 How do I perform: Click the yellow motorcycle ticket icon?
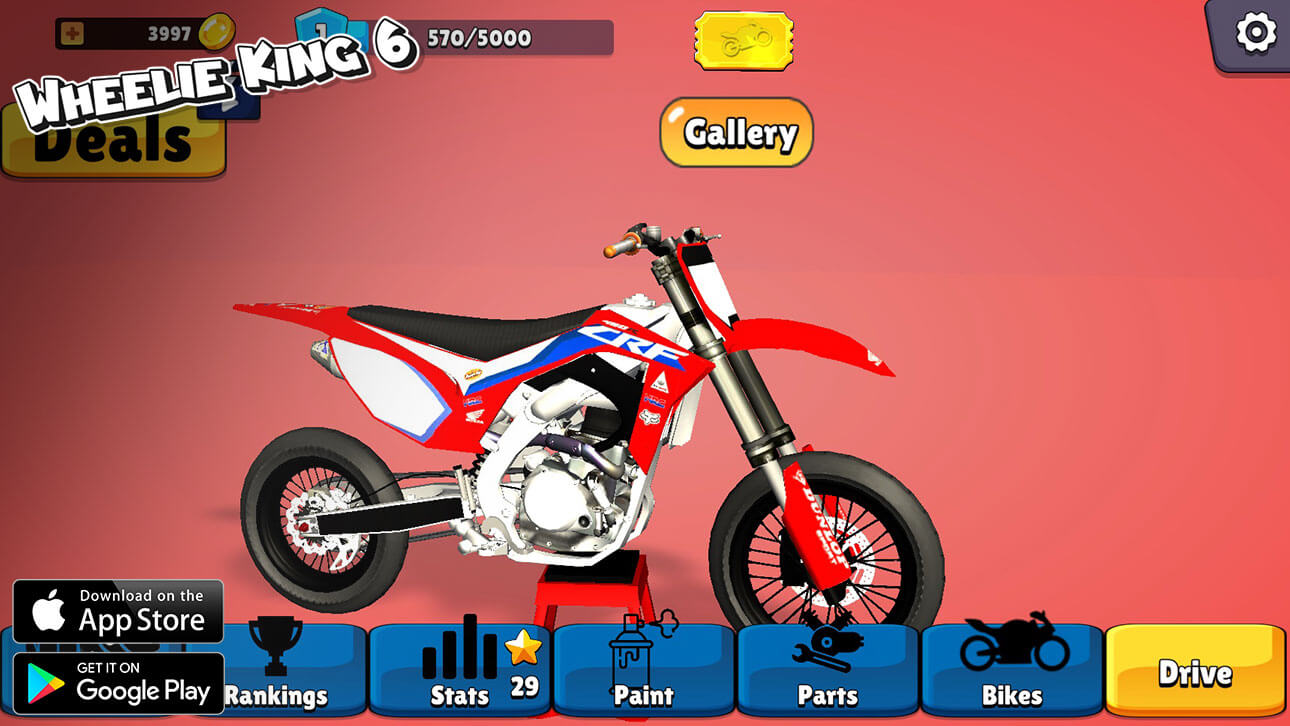(743, 41)
